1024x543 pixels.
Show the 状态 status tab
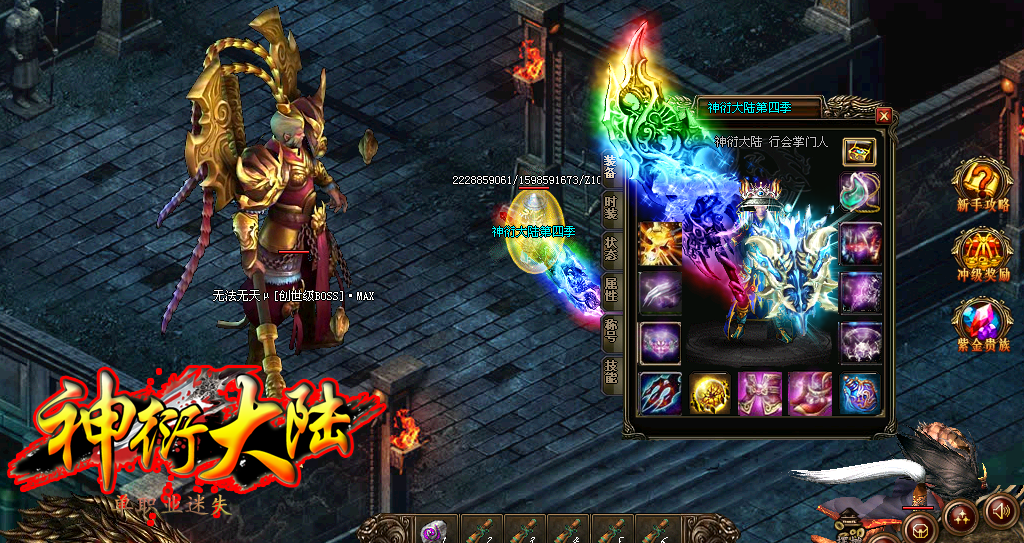(610, 249)
